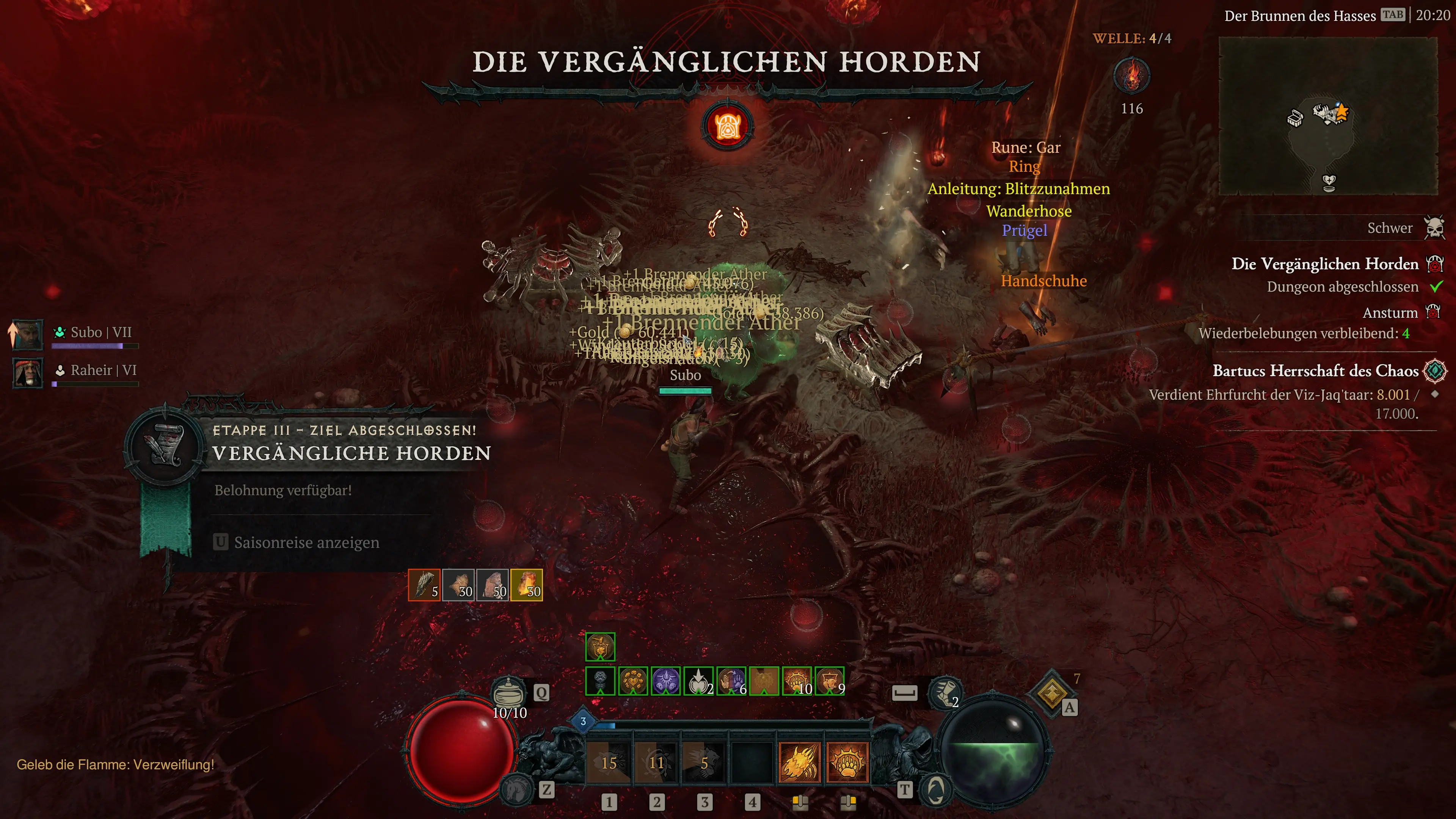The image size is (1456, 819).
Task: Select the flaming claw slash skill
Action: (799, 762)
